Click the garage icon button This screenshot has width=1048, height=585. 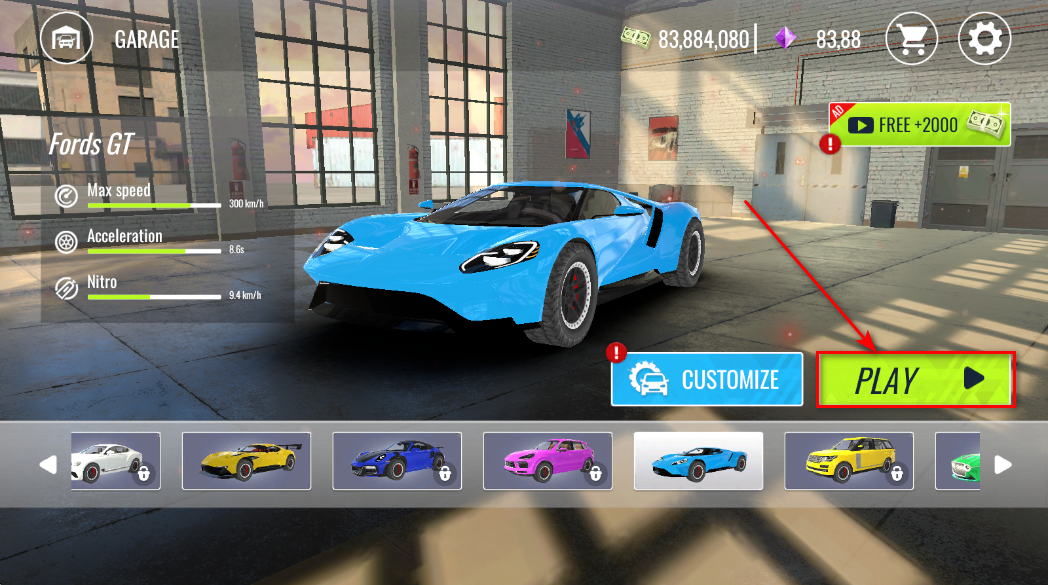(x=66, y=39)
